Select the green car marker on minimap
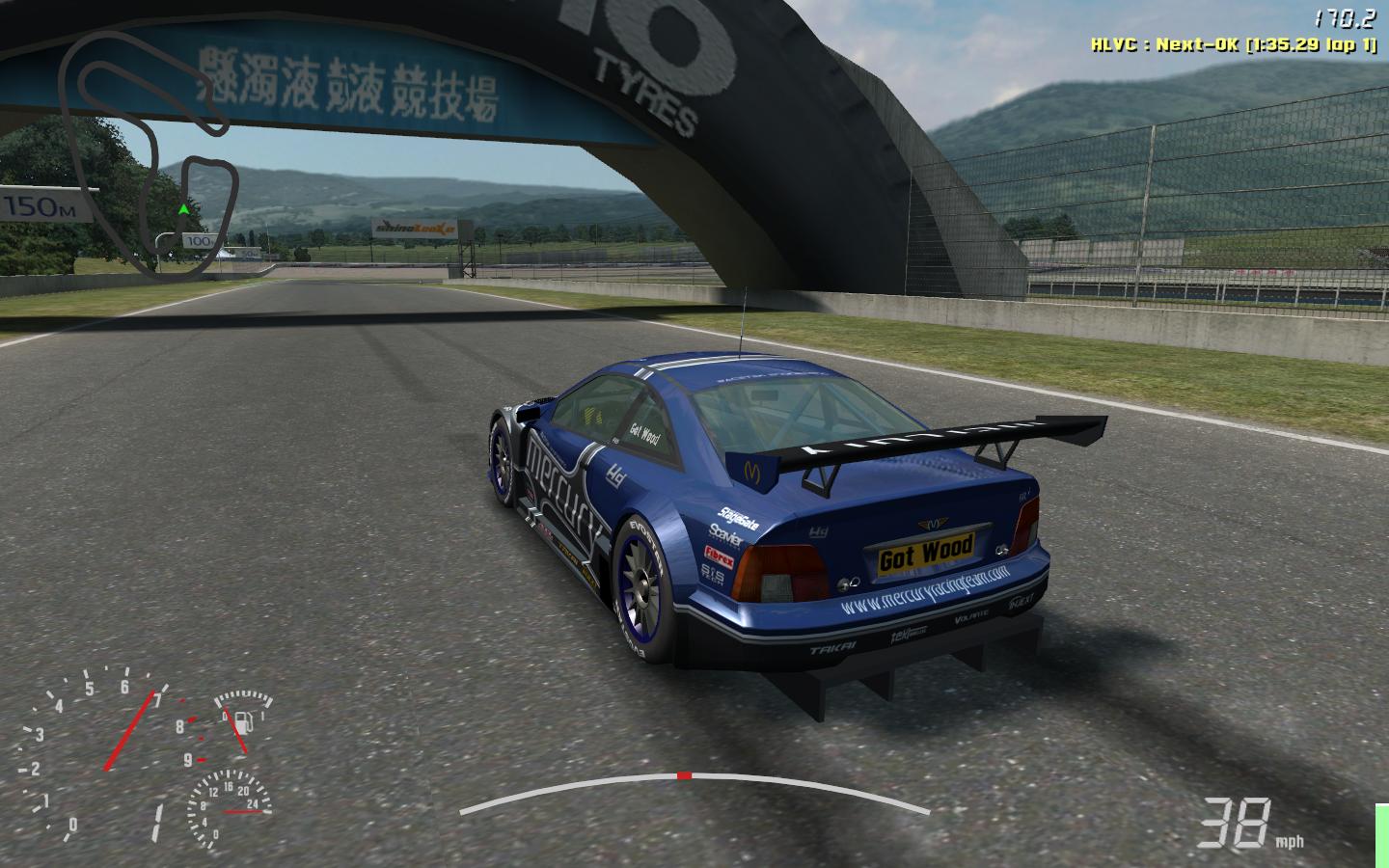This screenshot has width=1389, height=868. click(x=183, y=208)
